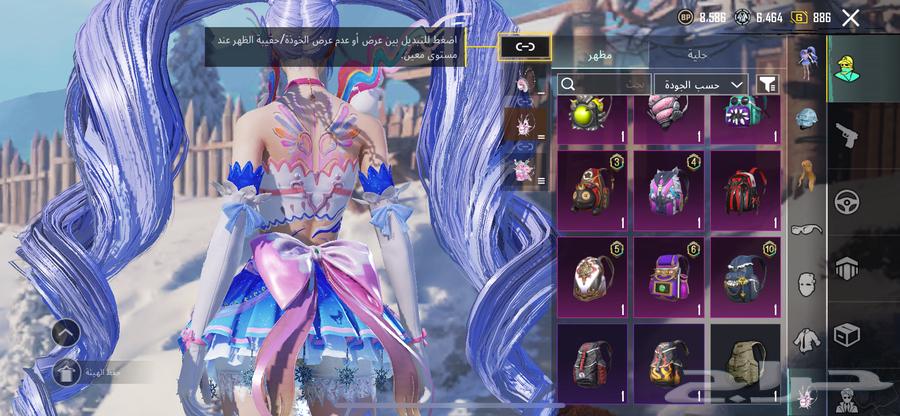
Task: Choose the level 5 white ornate backpack
Action: [x=591, y=277]
